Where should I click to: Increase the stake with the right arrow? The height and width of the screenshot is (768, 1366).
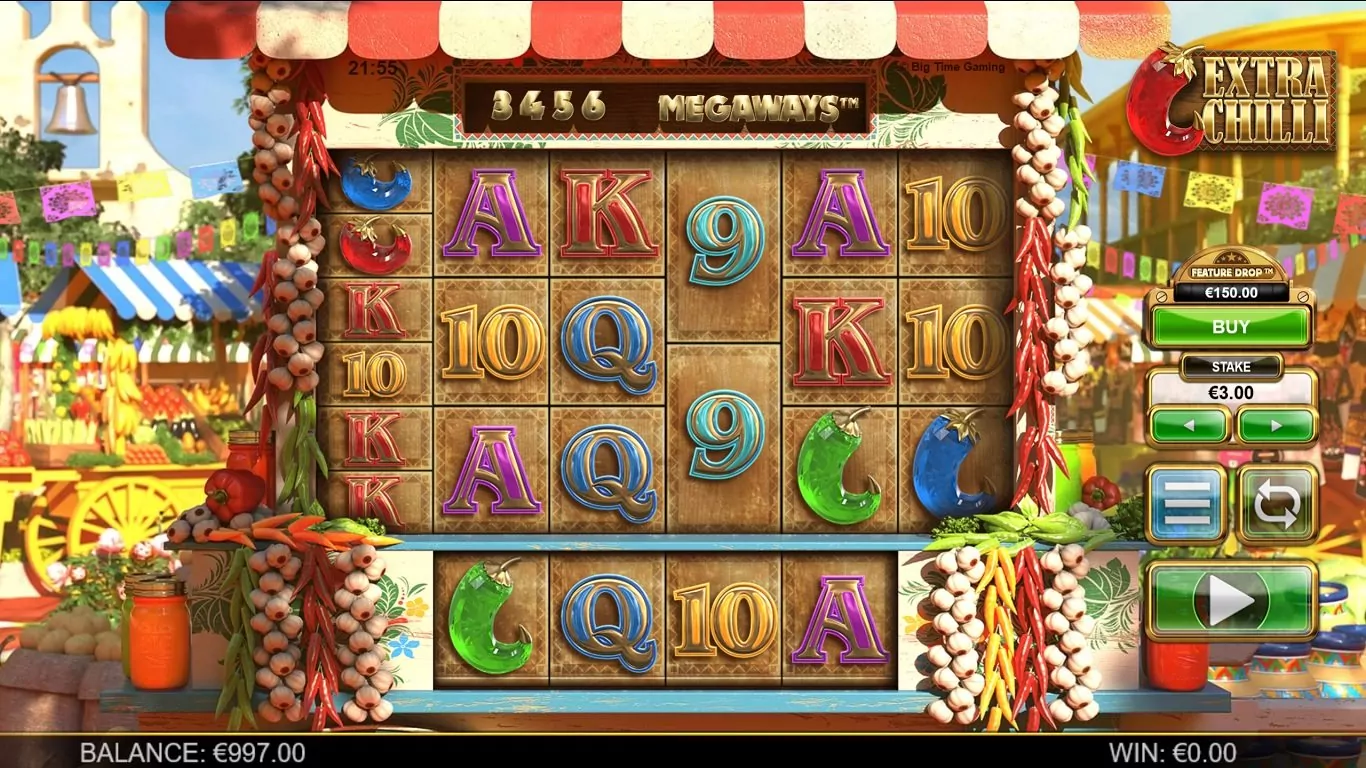[1276, 425]
